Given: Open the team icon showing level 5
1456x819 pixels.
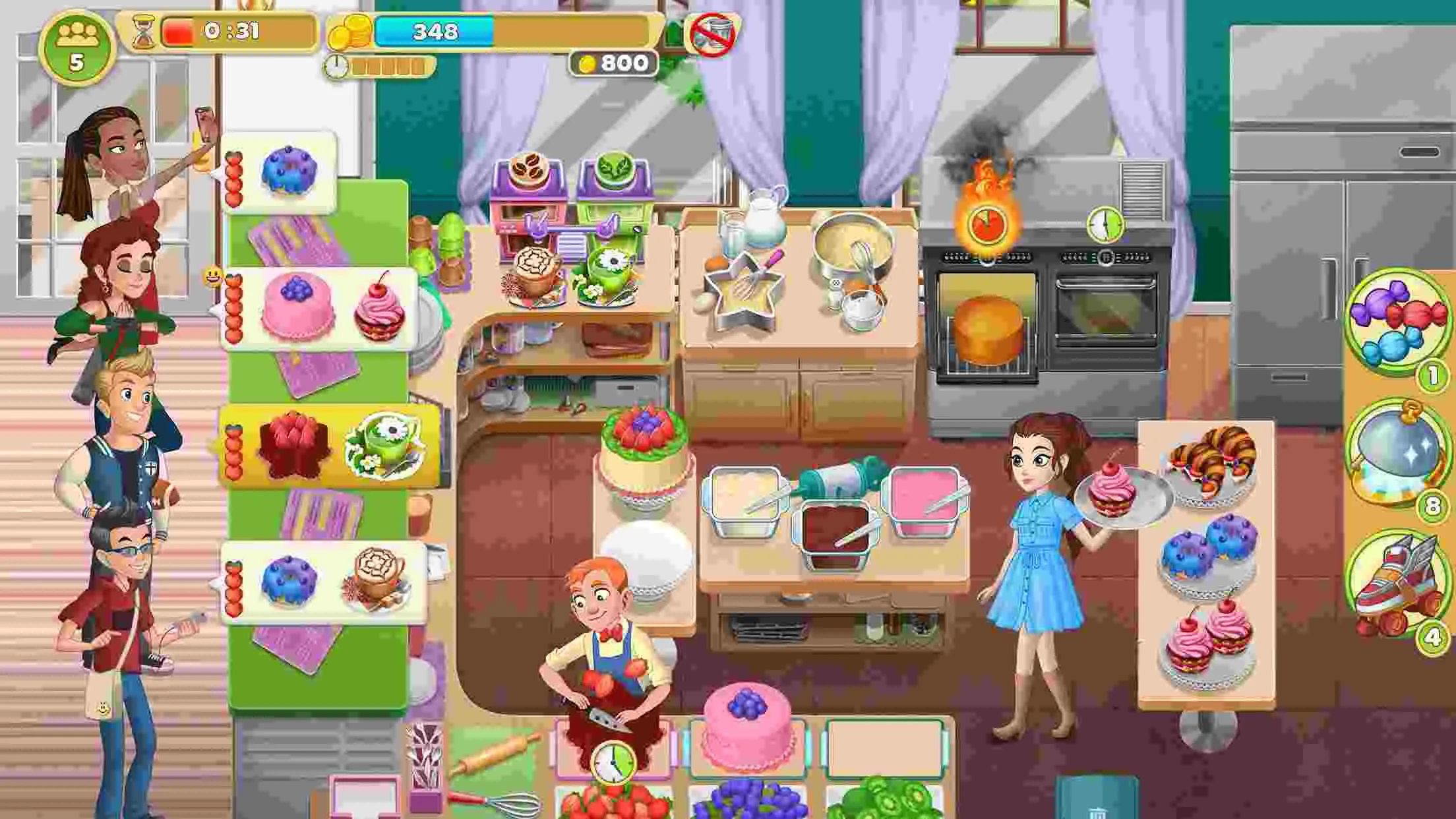Looking at the screenshot, I should tap(77, 43).
